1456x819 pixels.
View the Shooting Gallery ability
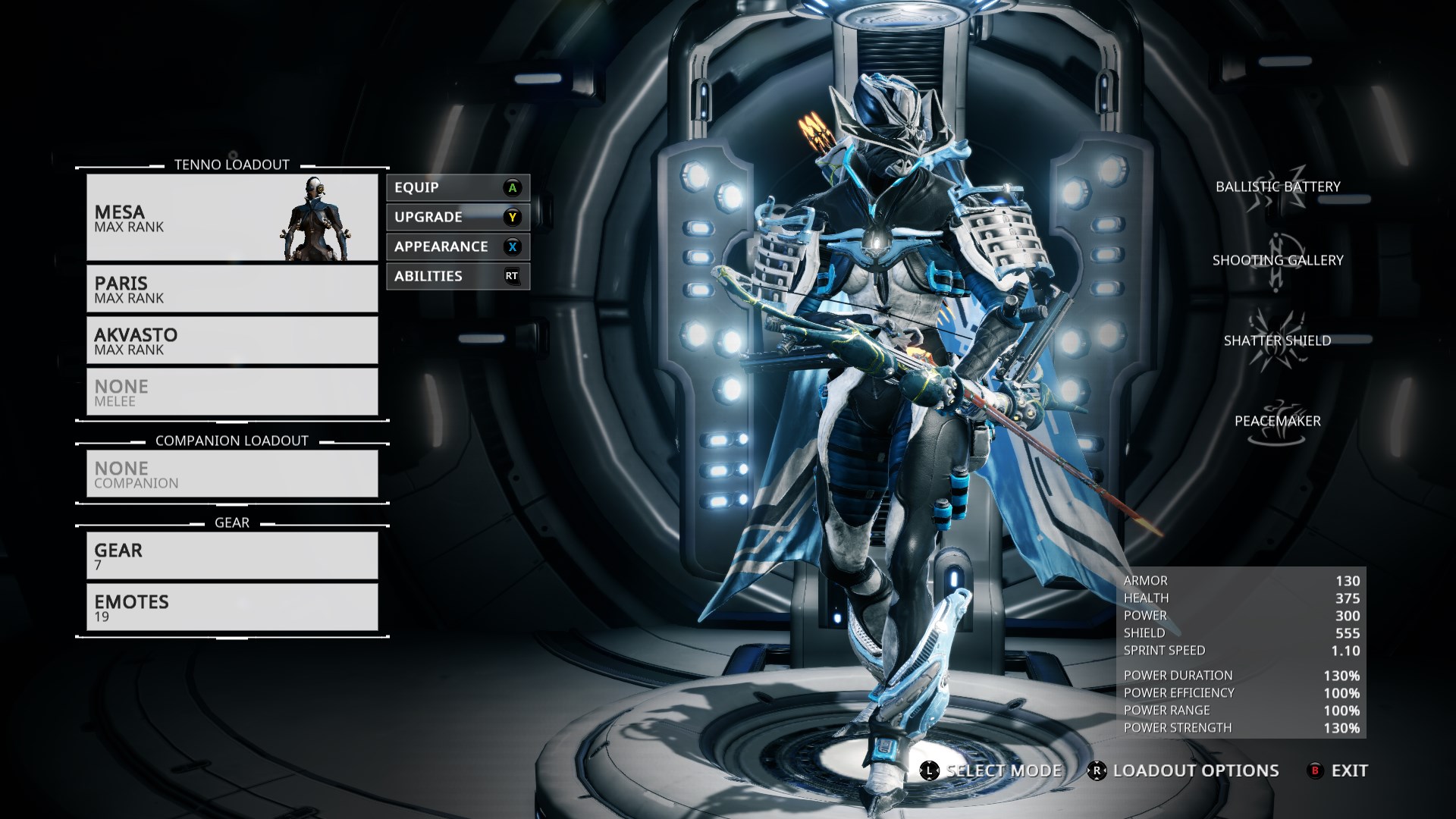click(1278, 261)
